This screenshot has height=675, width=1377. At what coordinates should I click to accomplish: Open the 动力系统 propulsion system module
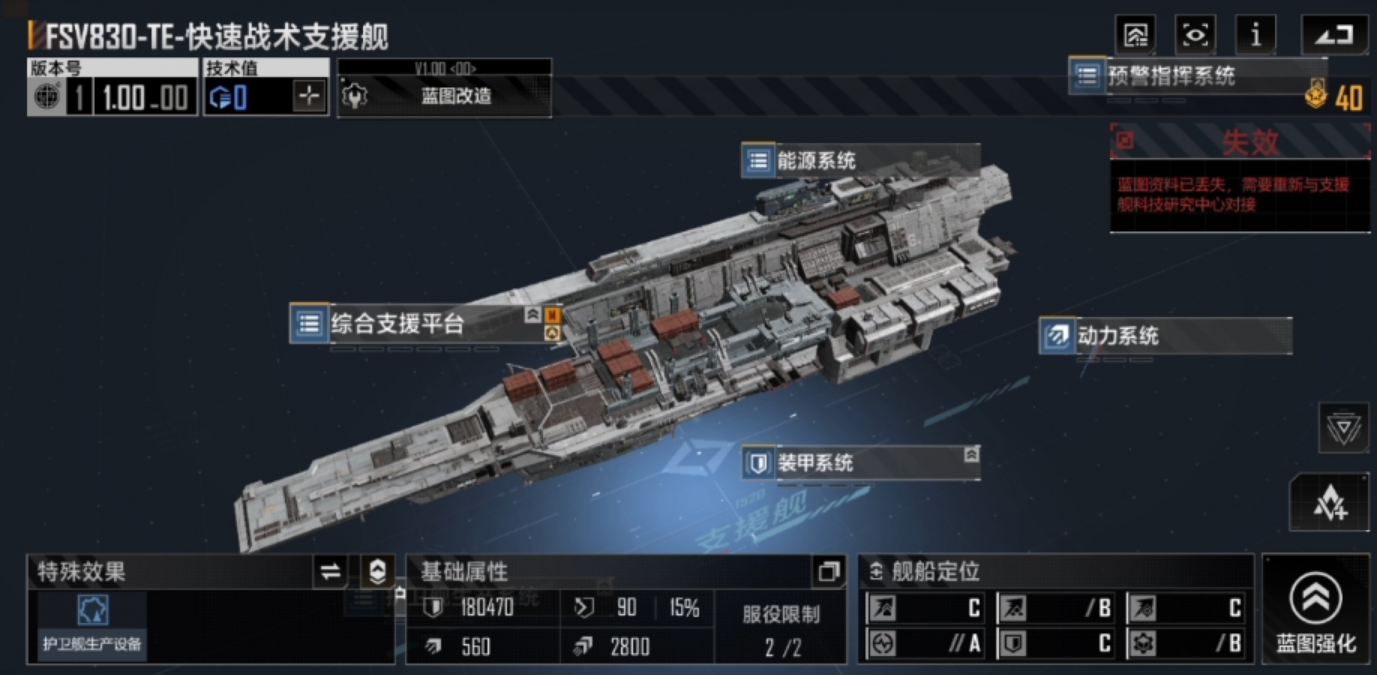1118,336
